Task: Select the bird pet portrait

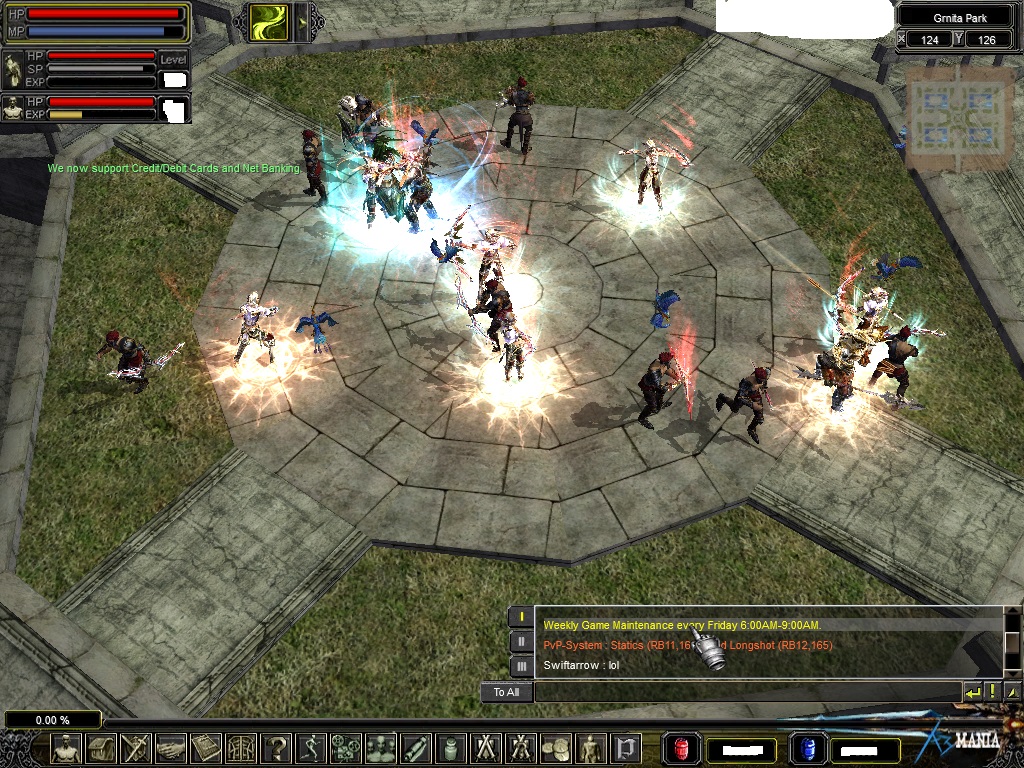Action: [14, 108]
